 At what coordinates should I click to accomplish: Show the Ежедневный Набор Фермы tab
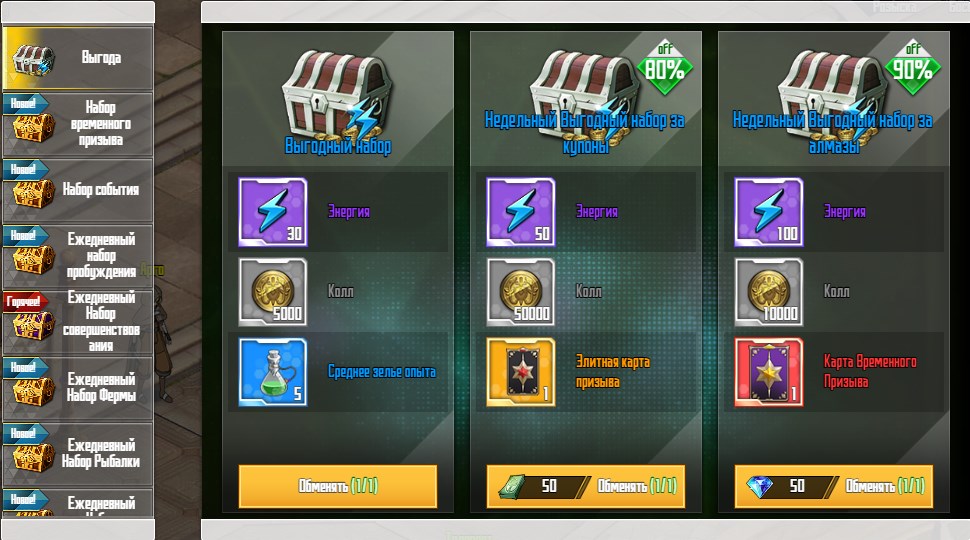tap(78, 388)
